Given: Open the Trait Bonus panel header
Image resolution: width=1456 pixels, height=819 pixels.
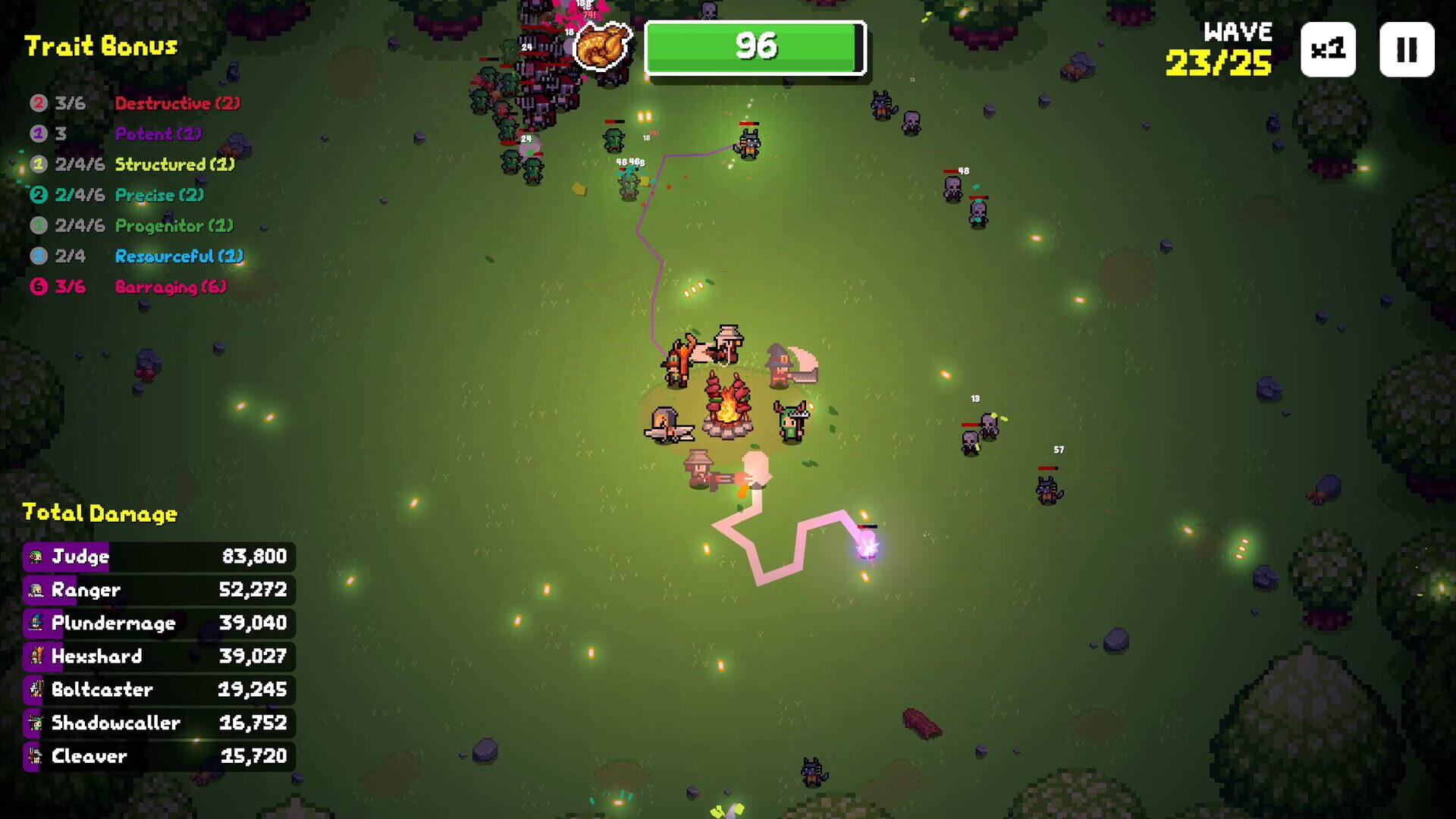Looking at the screenshot, I should pos(101,45).
